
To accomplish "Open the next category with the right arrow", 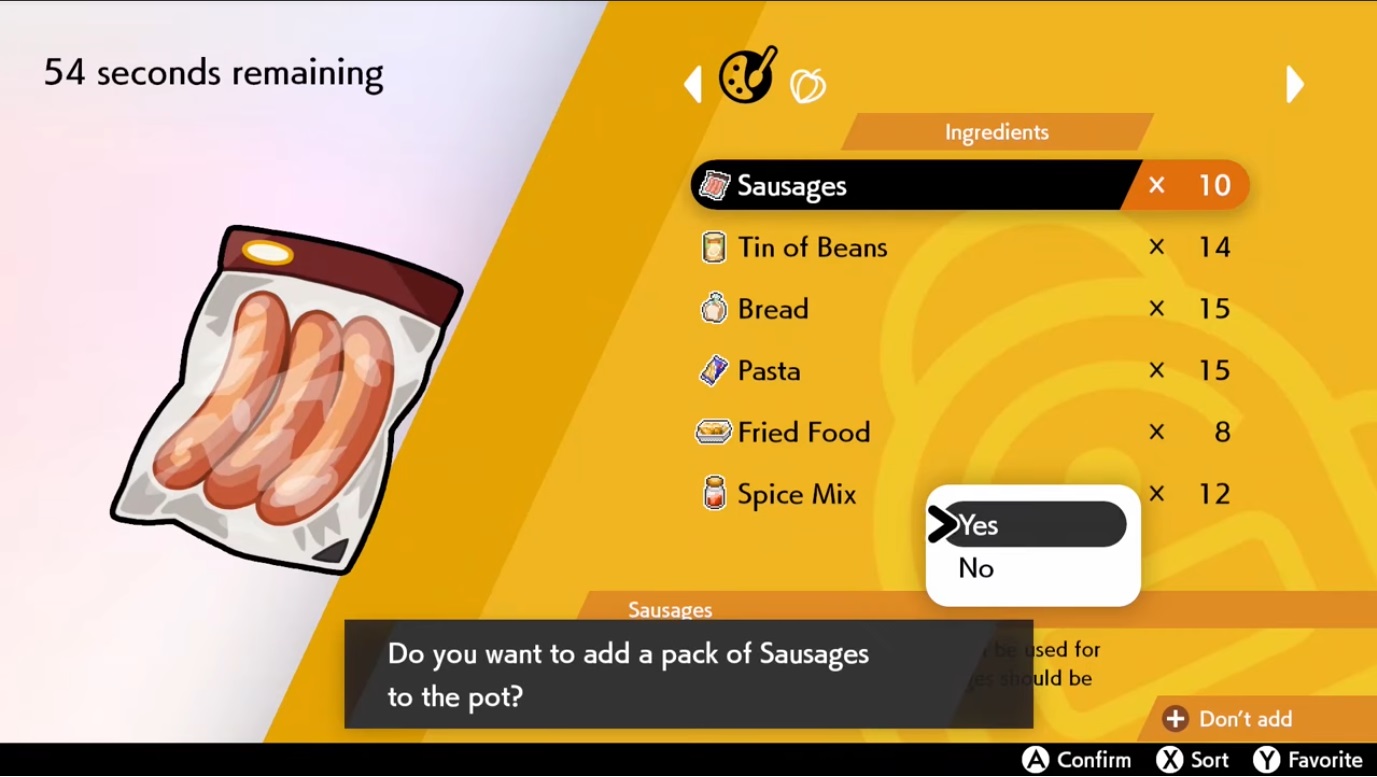I will click(1295, 84).
